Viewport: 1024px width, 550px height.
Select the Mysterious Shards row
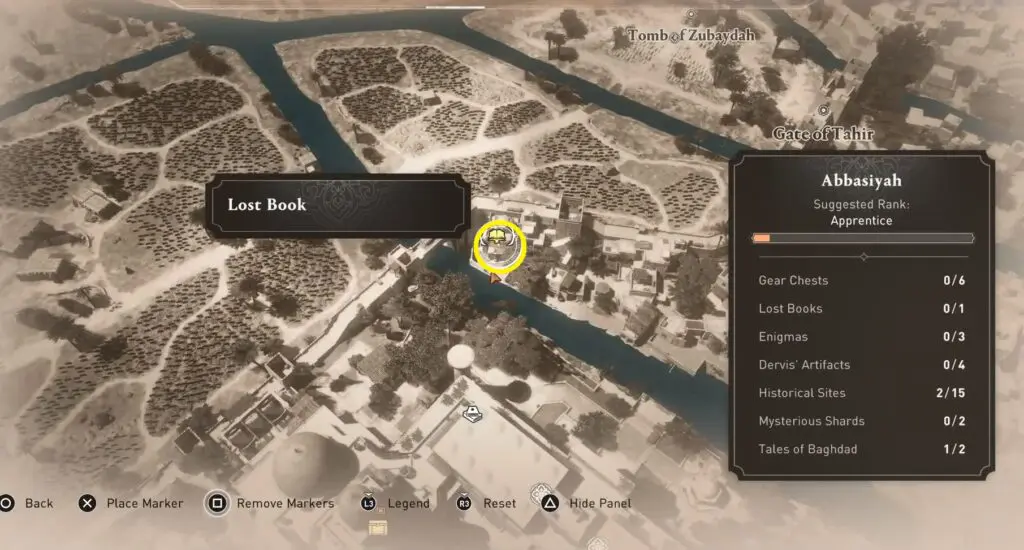click(861, 421)
